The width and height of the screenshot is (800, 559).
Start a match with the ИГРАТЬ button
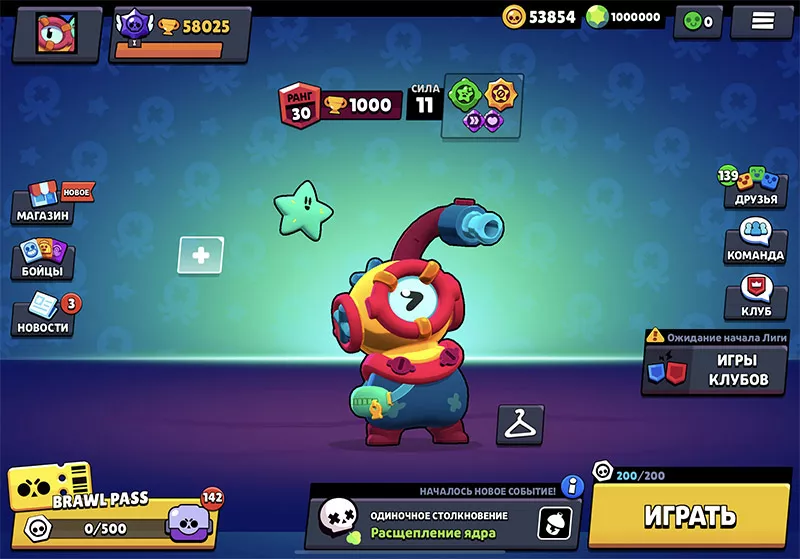[x=690, y=515]
